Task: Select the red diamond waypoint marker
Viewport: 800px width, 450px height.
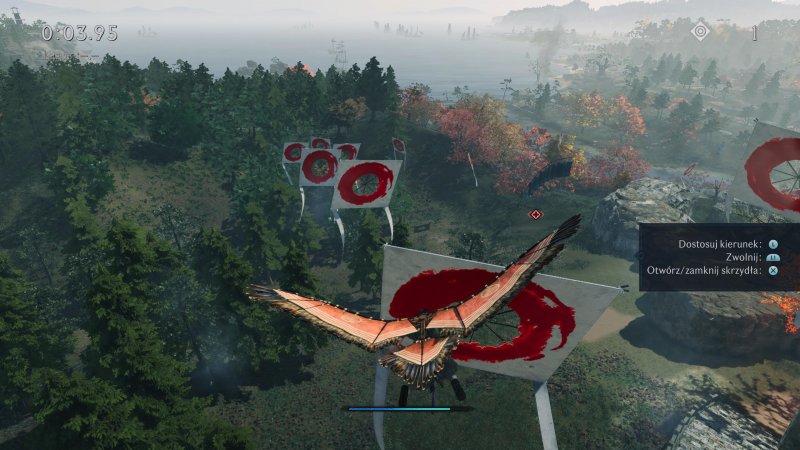Action: click(536, 214)
